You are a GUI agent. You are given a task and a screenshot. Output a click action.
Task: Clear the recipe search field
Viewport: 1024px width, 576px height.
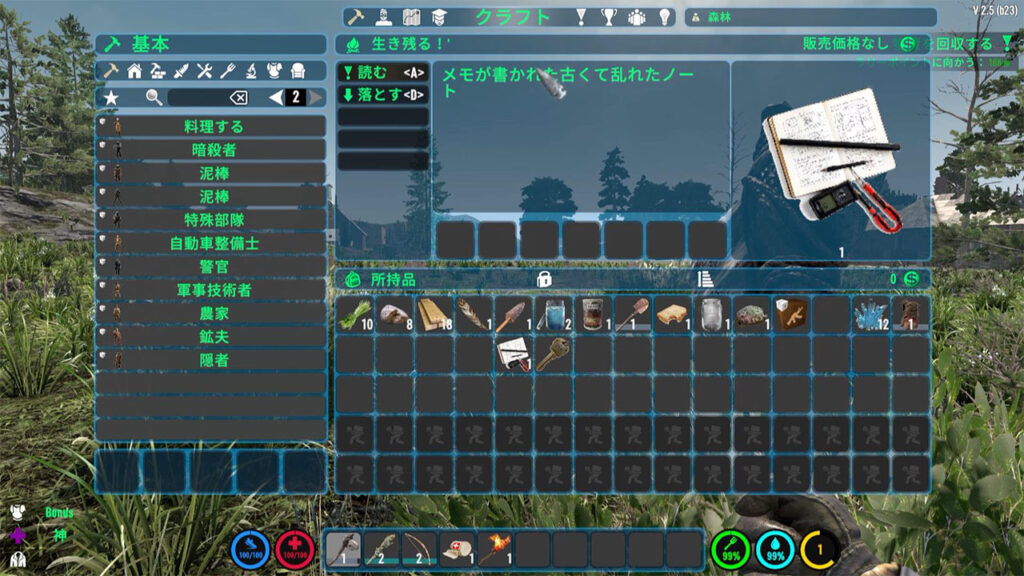(238, 97)
